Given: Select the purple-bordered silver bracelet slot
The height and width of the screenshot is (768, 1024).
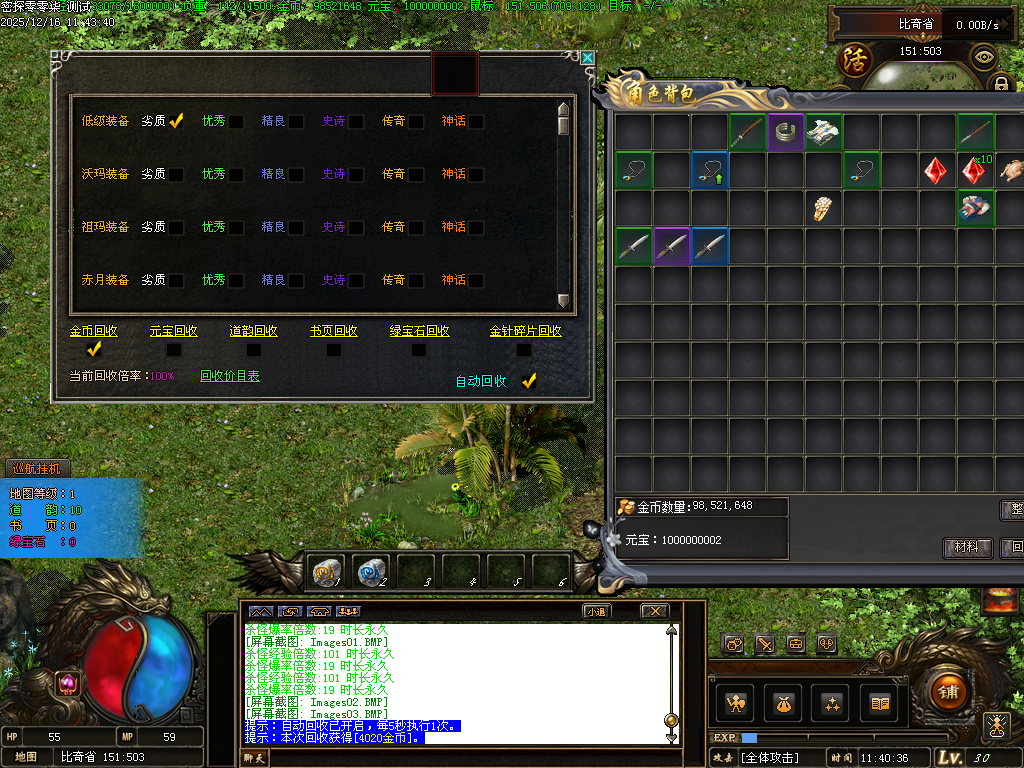Looking at the screenshot, I should point(786,132).
